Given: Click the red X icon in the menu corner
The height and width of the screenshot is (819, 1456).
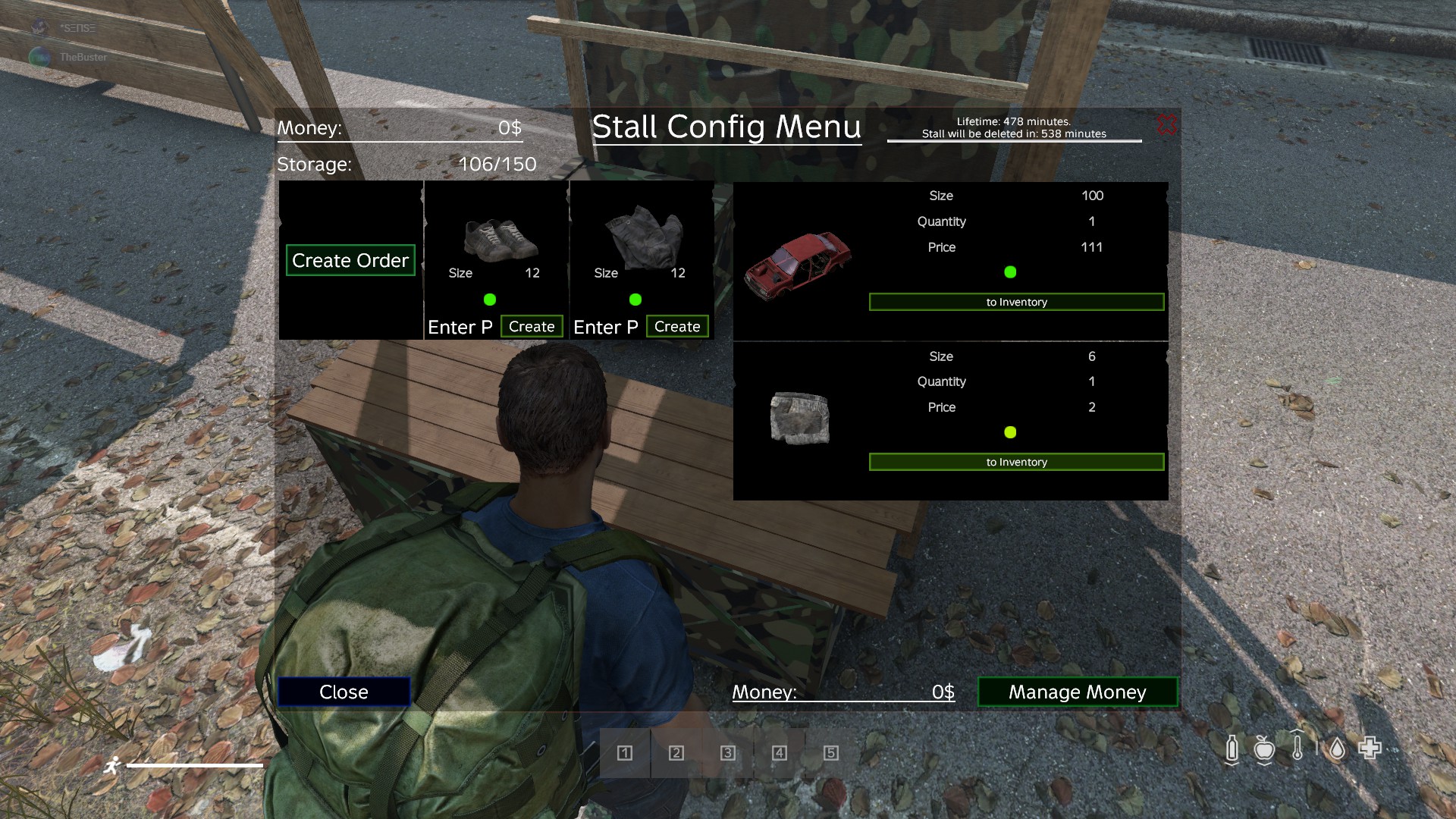Looking at the screenshot, I should click(1166, 124).
